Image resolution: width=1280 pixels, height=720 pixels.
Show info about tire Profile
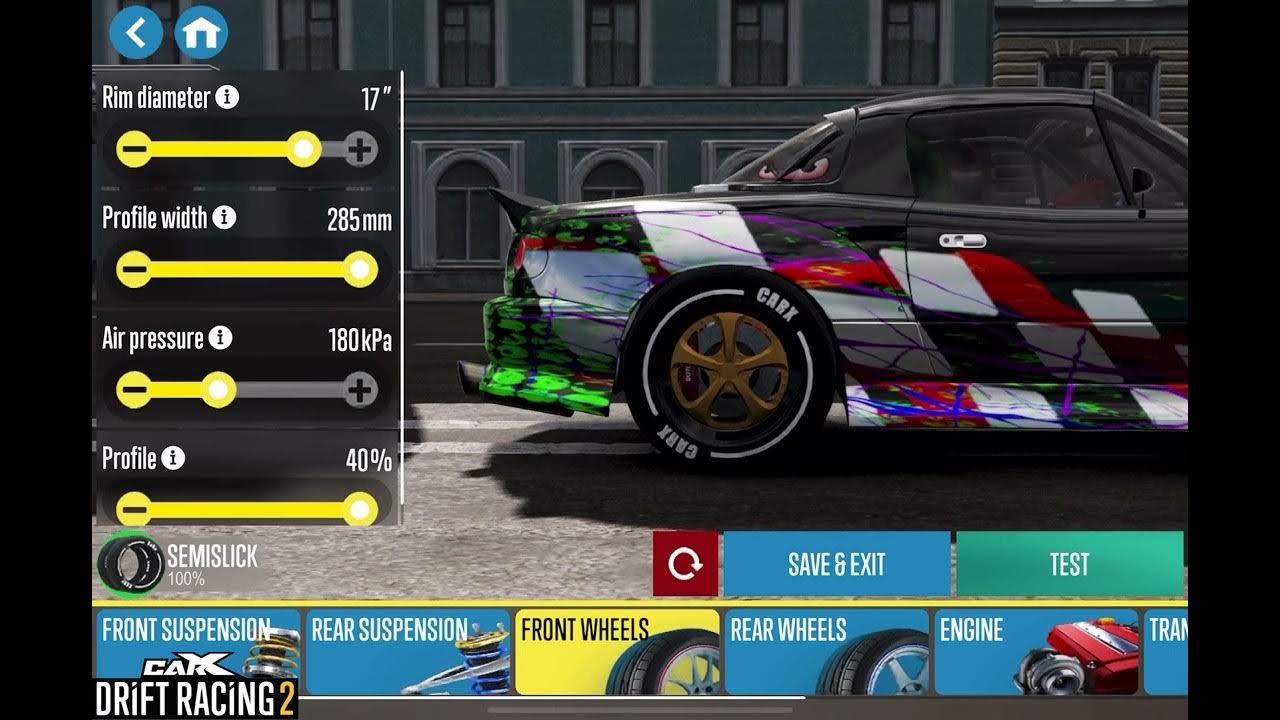(174, 458)
